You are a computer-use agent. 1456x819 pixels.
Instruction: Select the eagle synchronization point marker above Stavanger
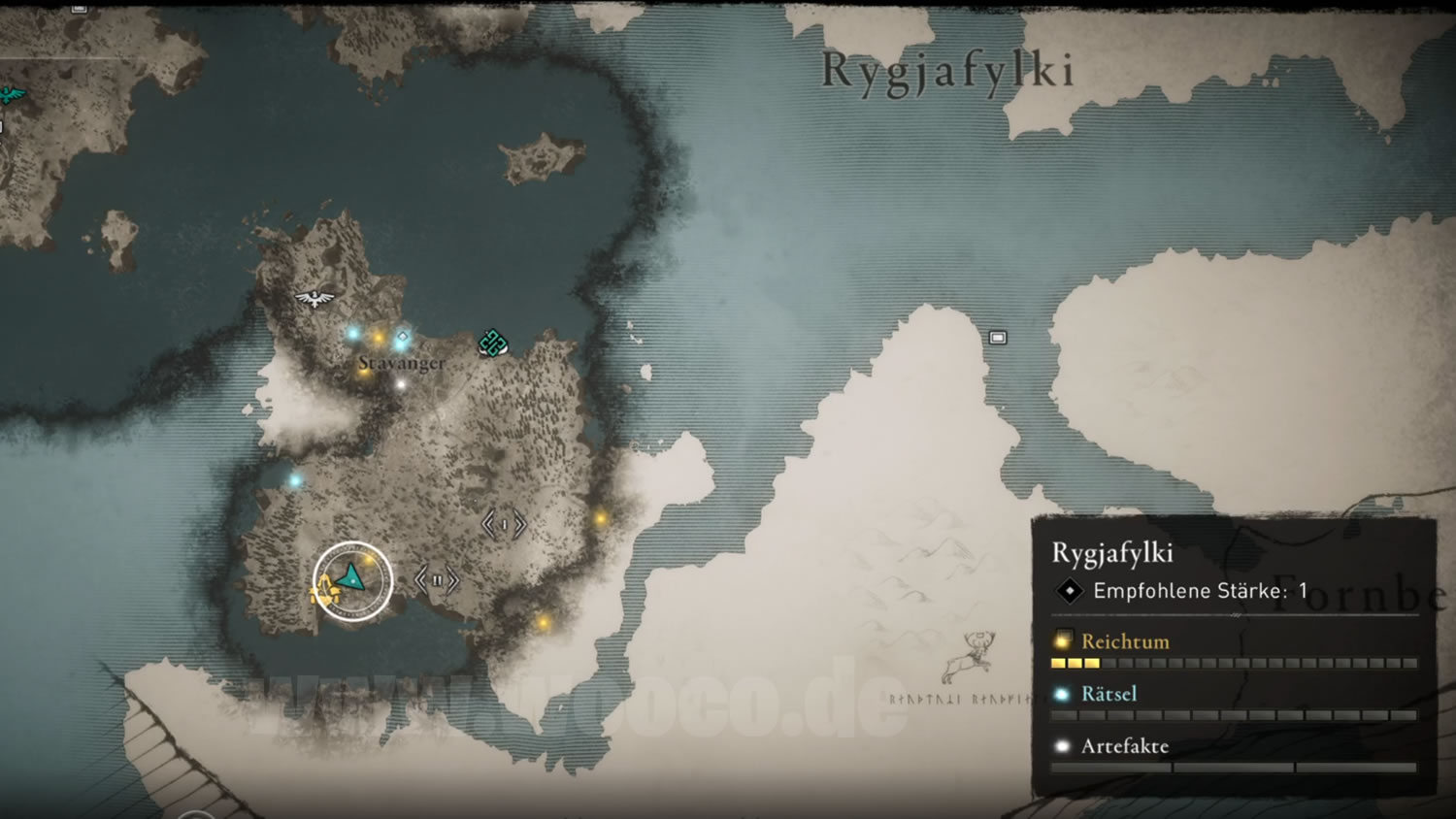point(314,298)
